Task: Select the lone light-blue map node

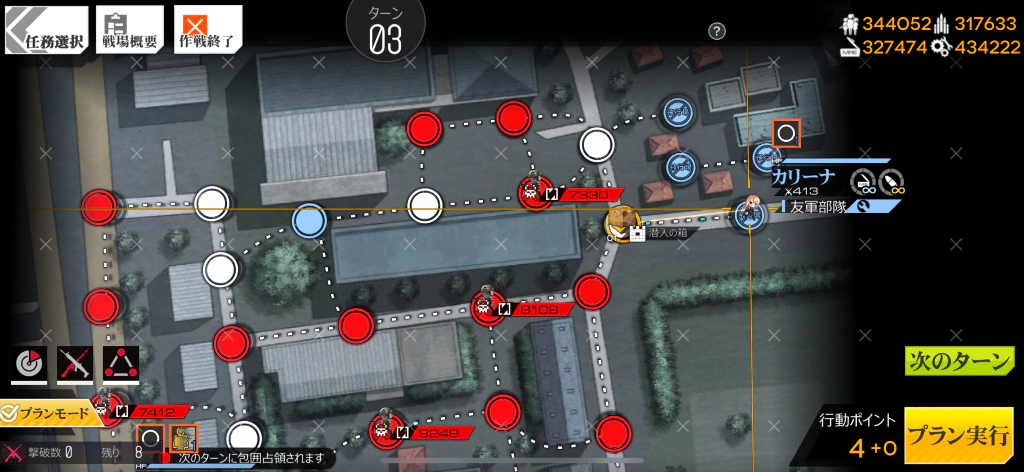Action: tap(309, 219)
